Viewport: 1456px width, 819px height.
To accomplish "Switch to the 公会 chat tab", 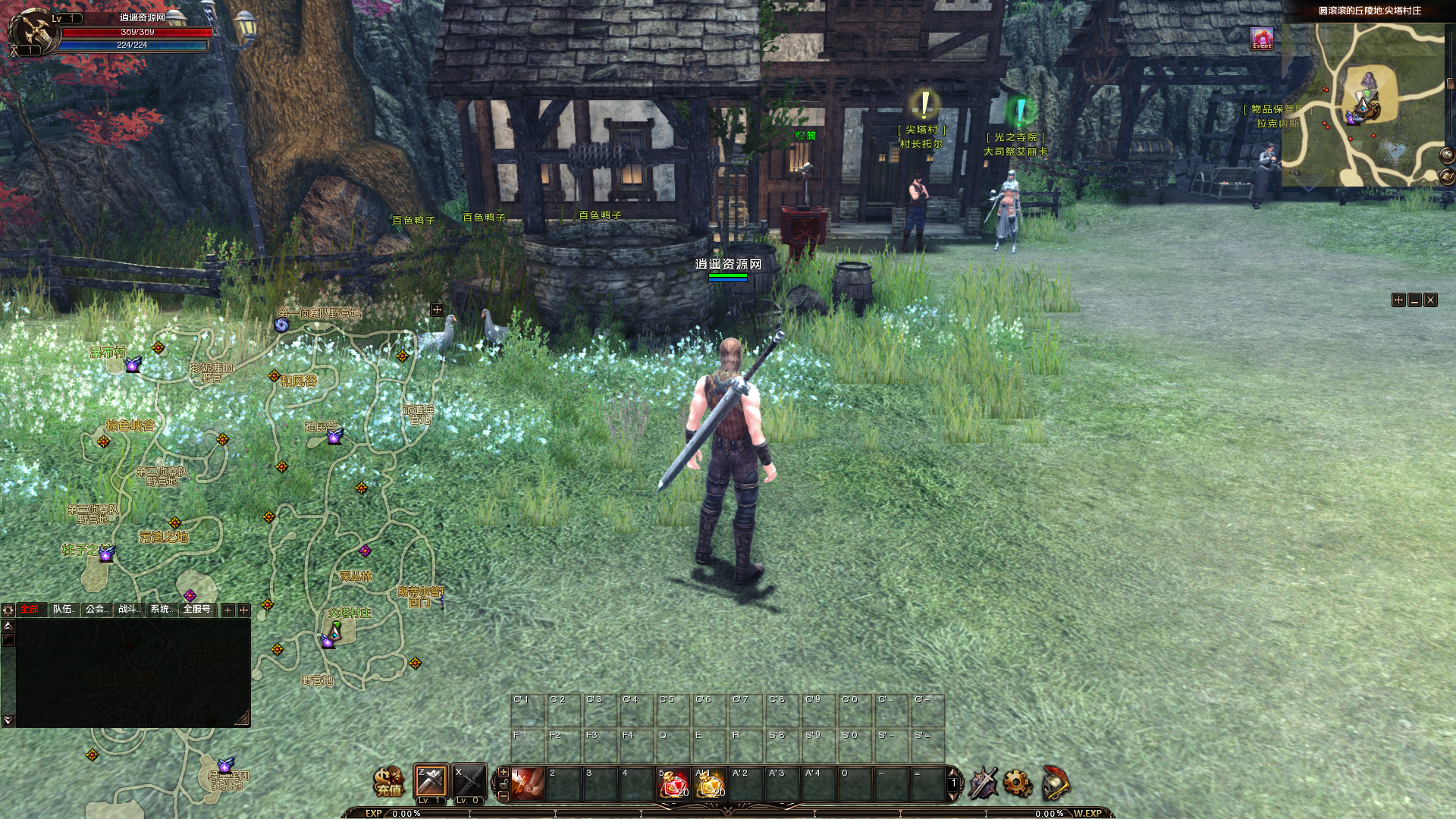I will click(x=96, y=609).
